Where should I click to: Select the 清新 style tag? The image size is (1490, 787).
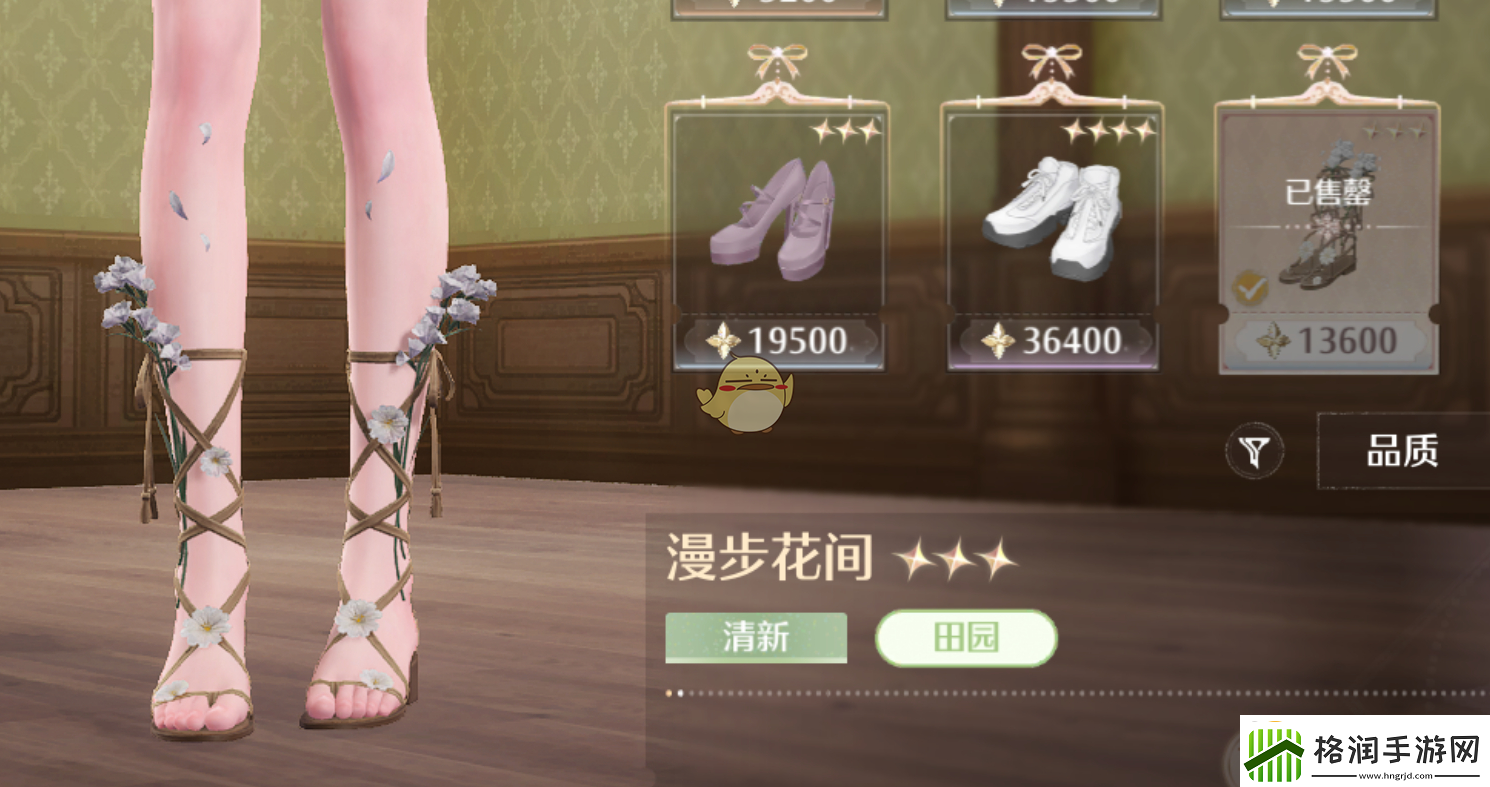(755, 637)
